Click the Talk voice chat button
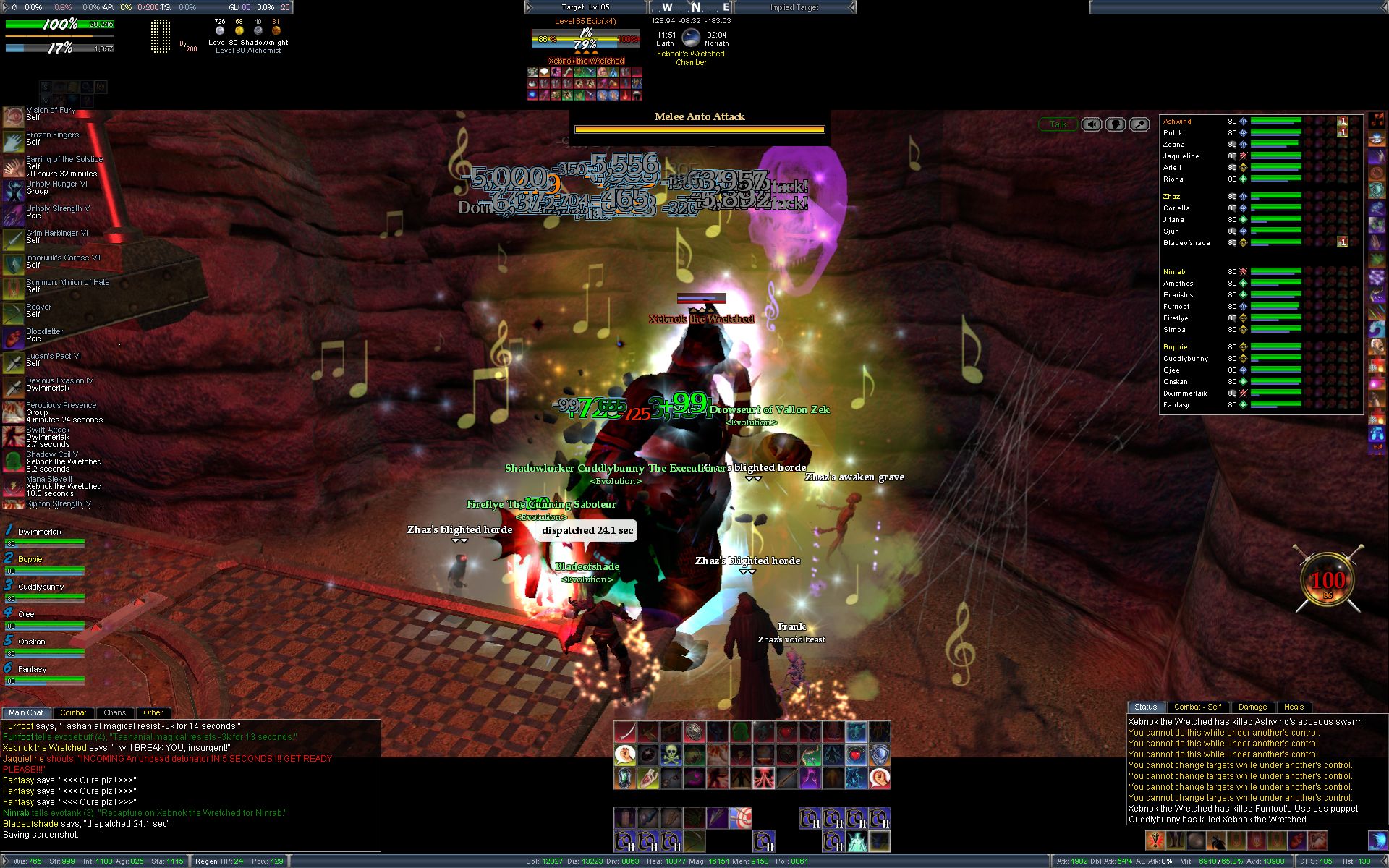This screenshot has height=868, width=1389. pyautogui.click(x=1058, y=124)
